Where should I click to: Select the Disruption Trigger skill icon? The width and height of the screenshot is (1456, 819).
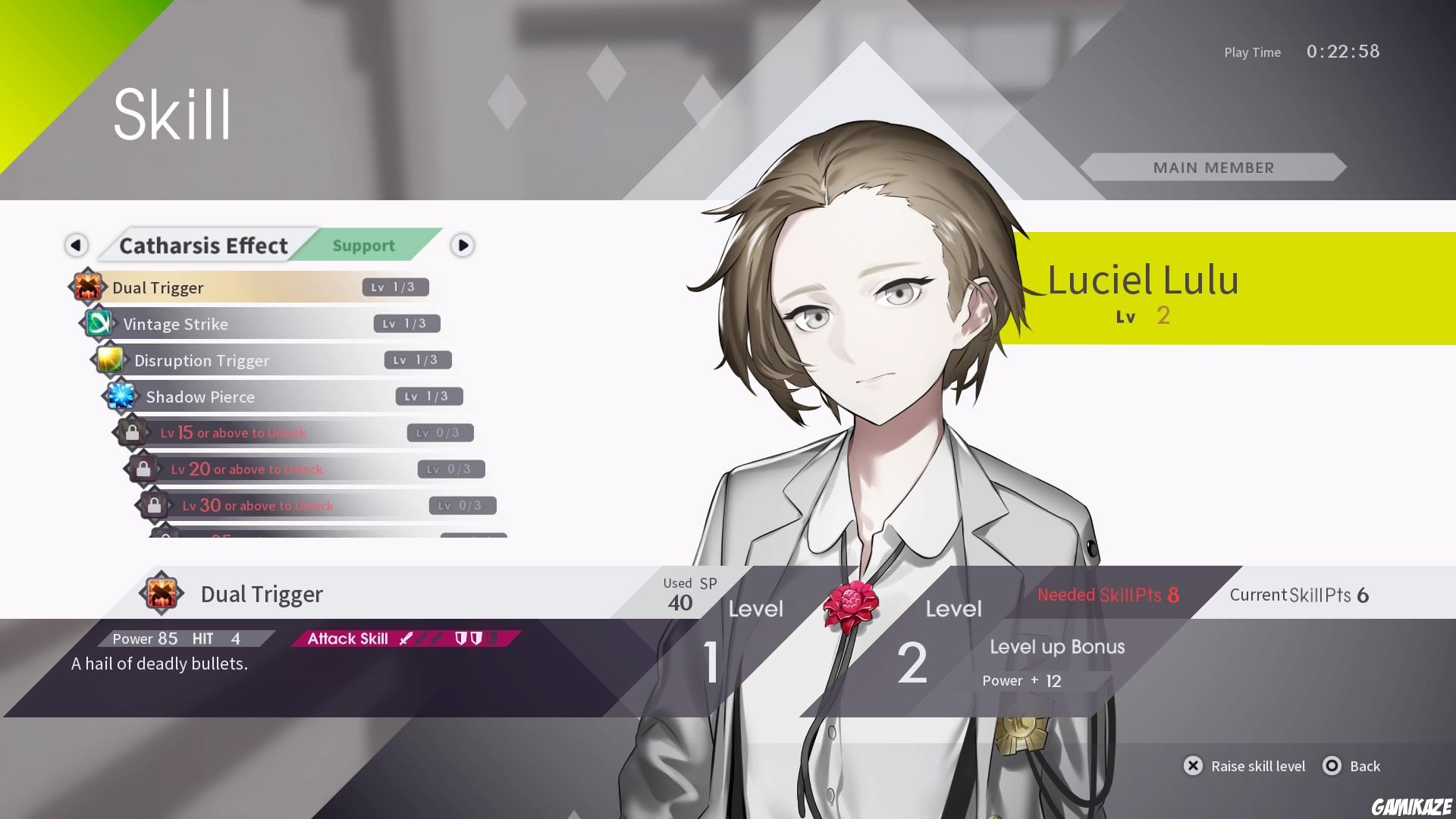(x=111, y=360)
